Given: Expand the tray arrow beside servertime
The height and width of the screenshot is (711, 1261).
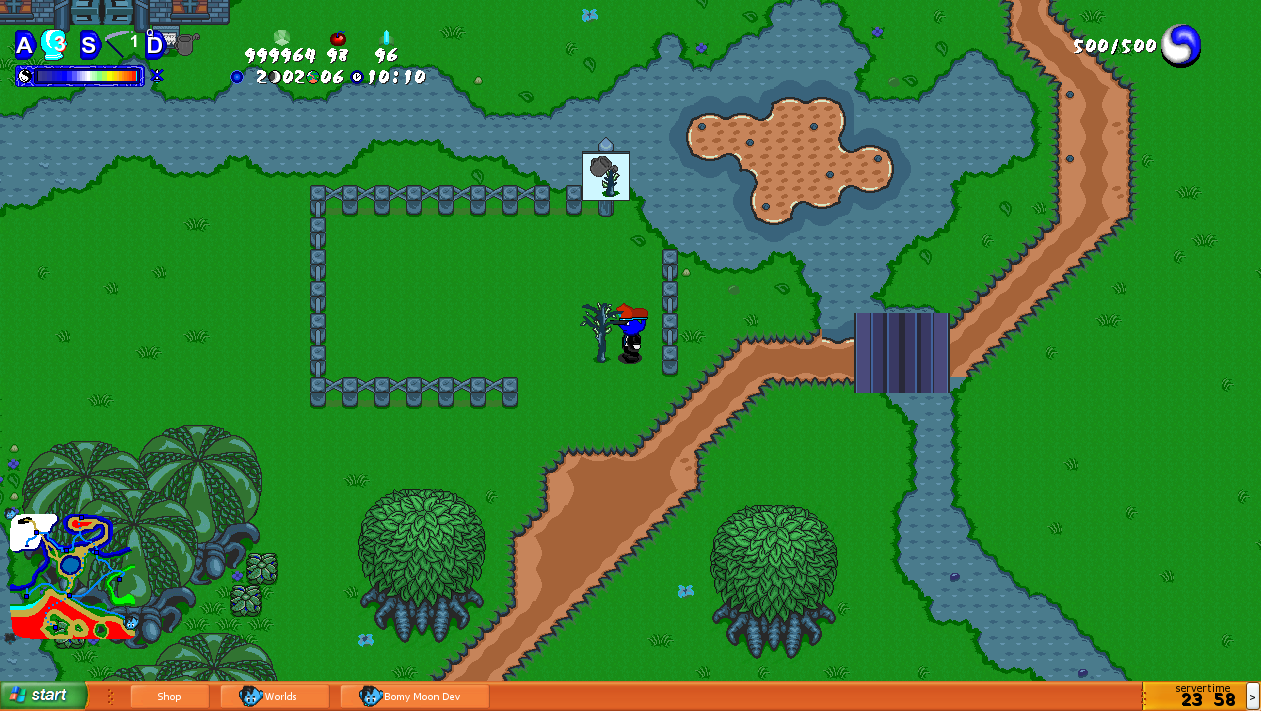Looking at the screenshot, I should pyautogui.click(x=1253, y=696).
